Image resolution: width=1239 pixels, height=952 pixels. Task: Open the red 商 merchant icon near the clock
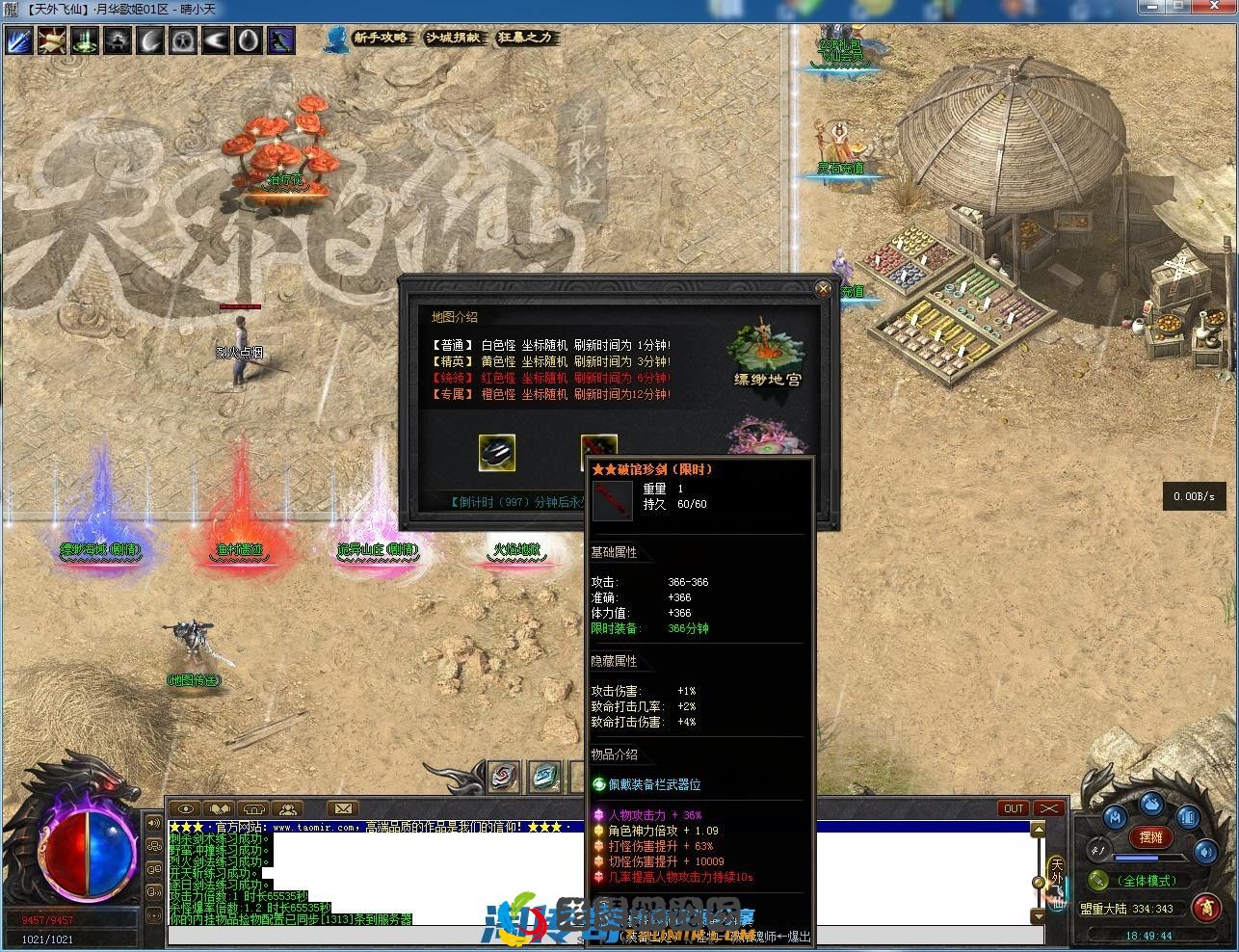click(x=1204, y=908)
